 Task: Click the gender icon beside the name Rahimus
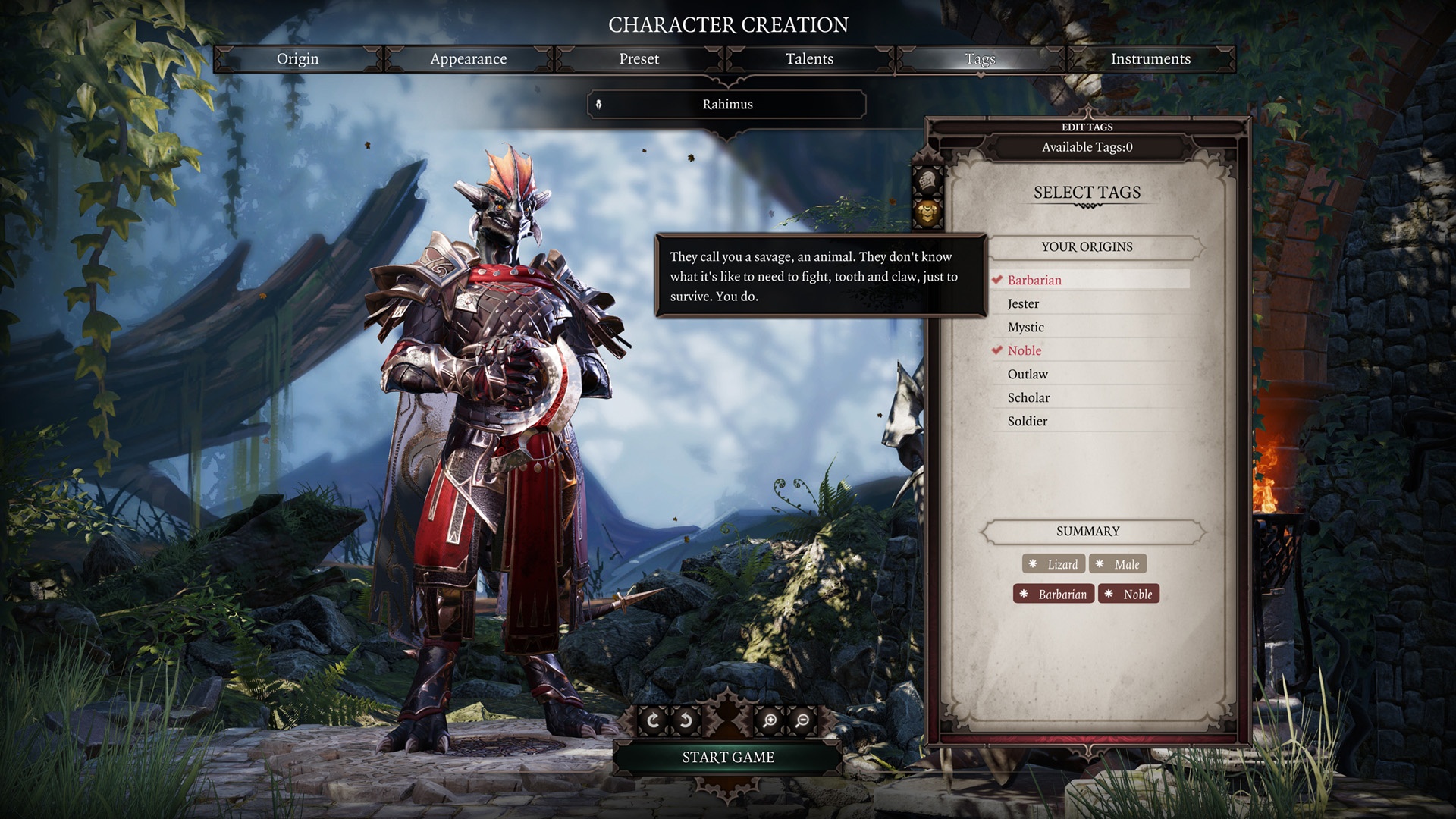[601, 104]
